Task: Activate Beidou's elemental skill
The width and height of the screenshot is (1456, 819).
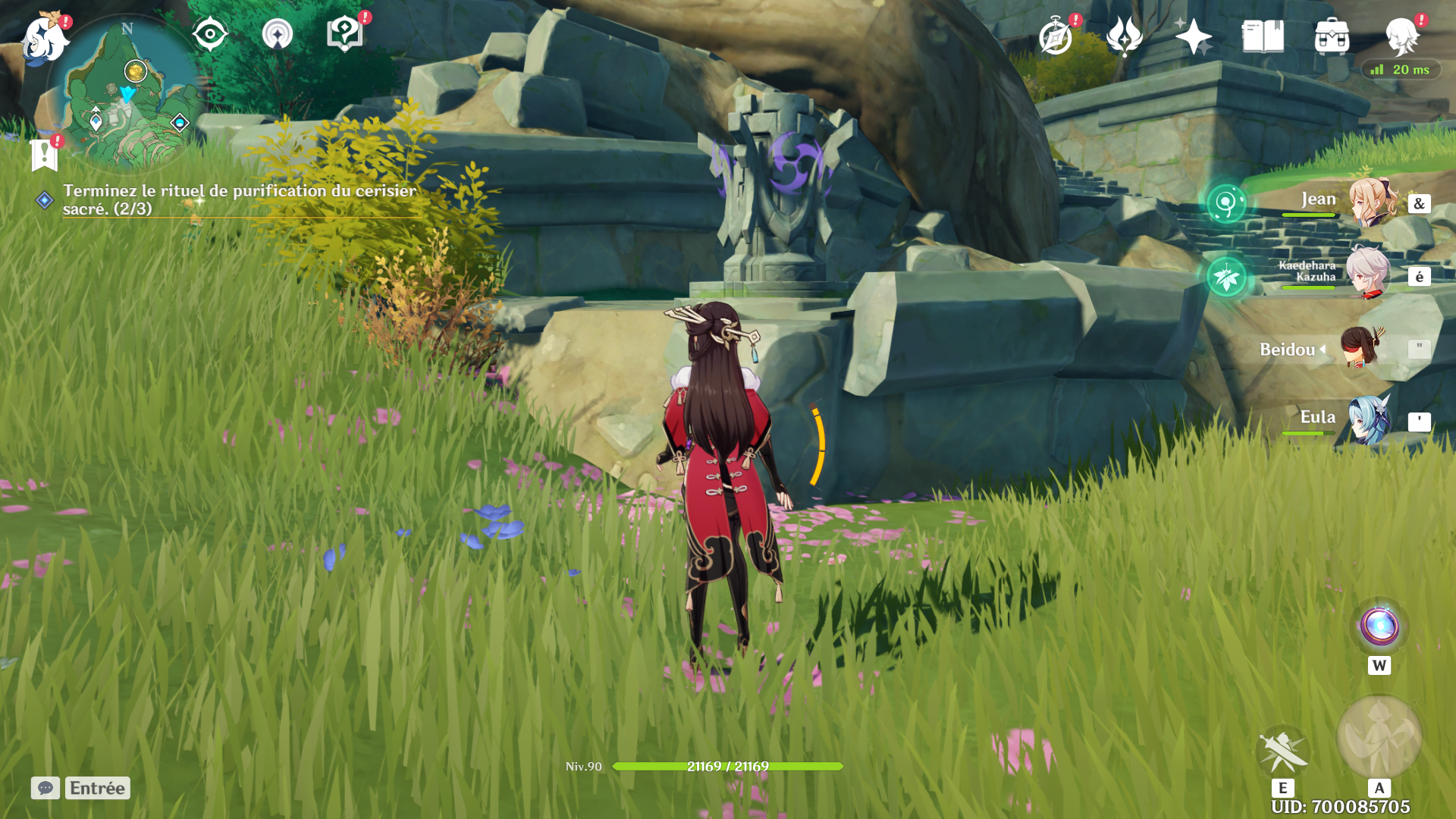Action: point(1282,750)
